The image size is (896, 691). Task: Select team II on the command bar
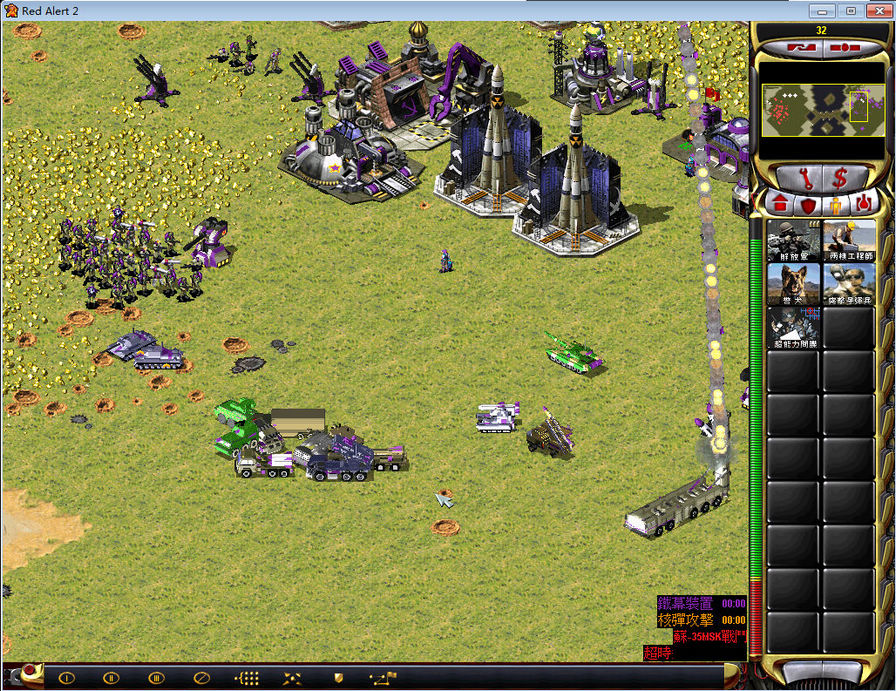pyautogui.click(x=112, y=678)
